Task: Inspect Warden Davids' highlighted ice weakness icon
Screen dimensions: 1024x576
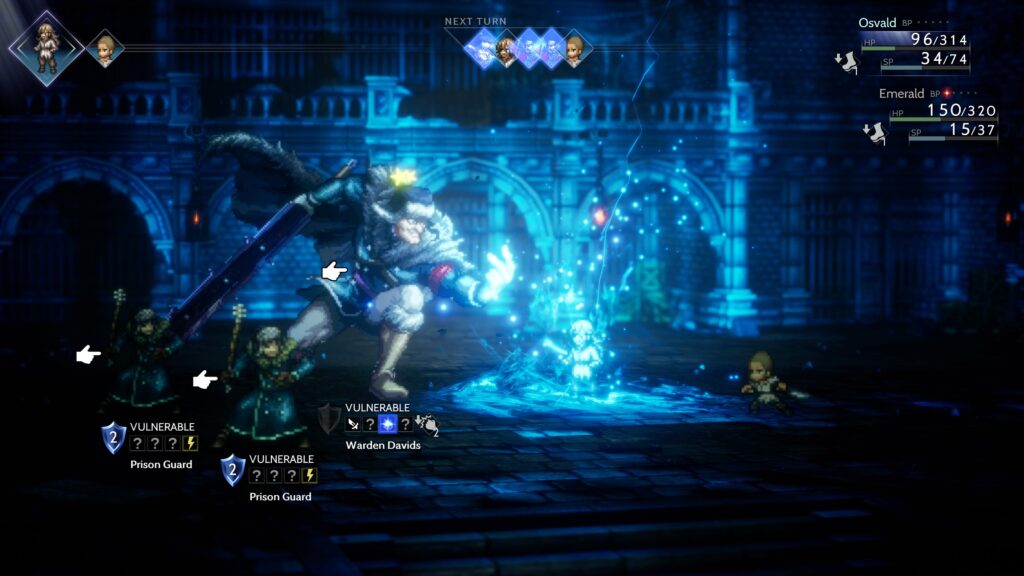Action: [387, 425]
